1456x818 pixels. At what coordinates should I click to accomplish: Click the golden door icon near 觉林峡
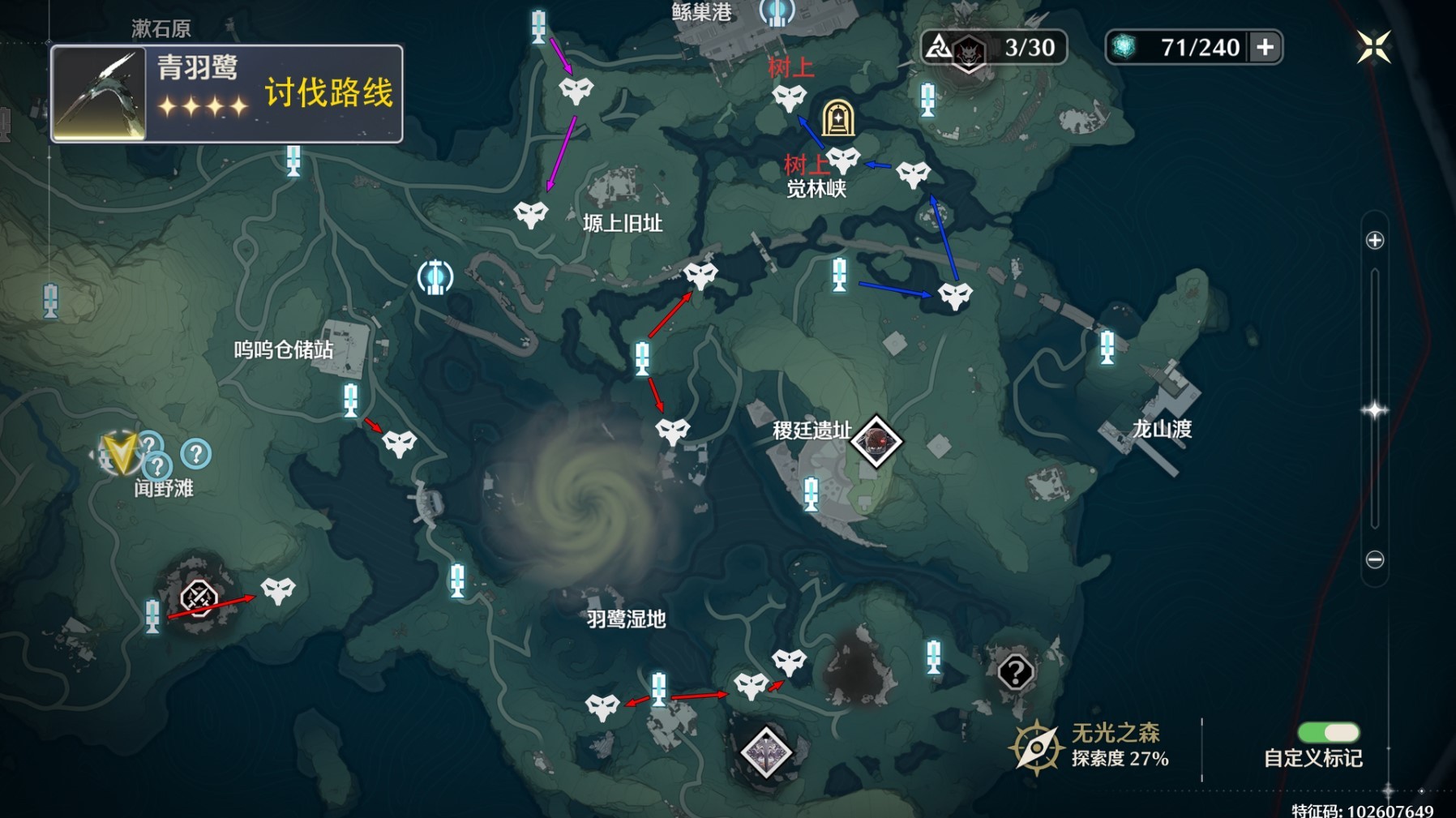click(x=838, y=118)
